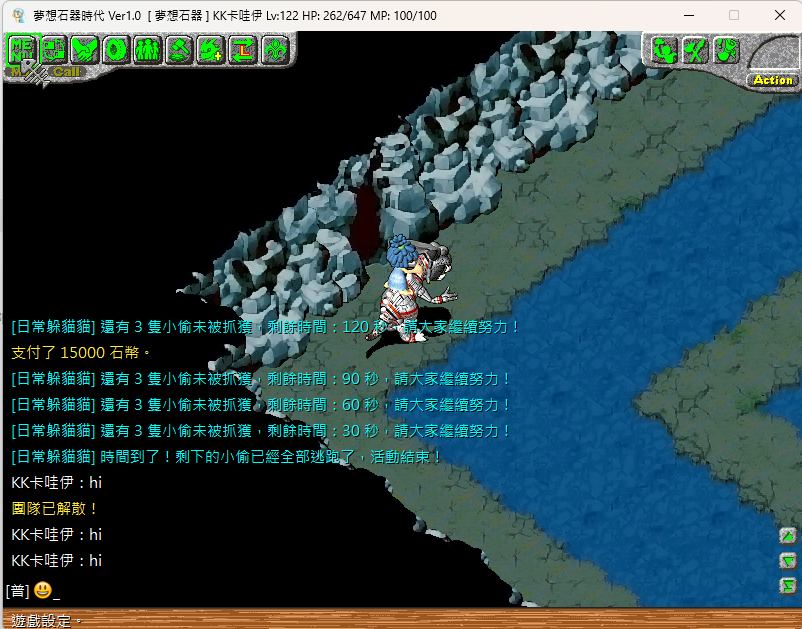The height and width of the screenshot is (629, 802).
Task: Click the gavel auction icon
Action: [179, 49]
